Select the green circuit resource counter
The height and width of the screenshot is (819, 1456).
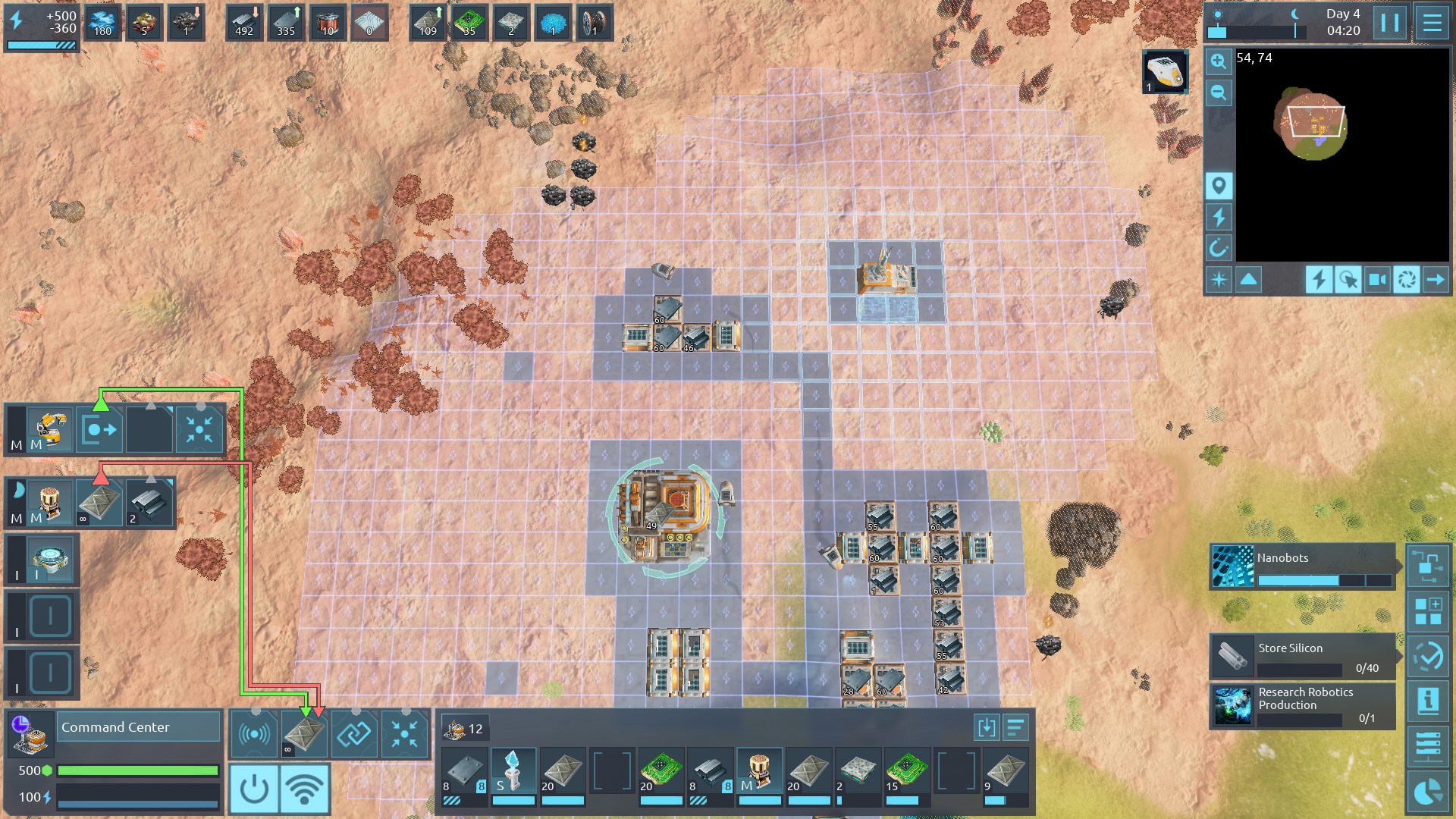(469, 22)
